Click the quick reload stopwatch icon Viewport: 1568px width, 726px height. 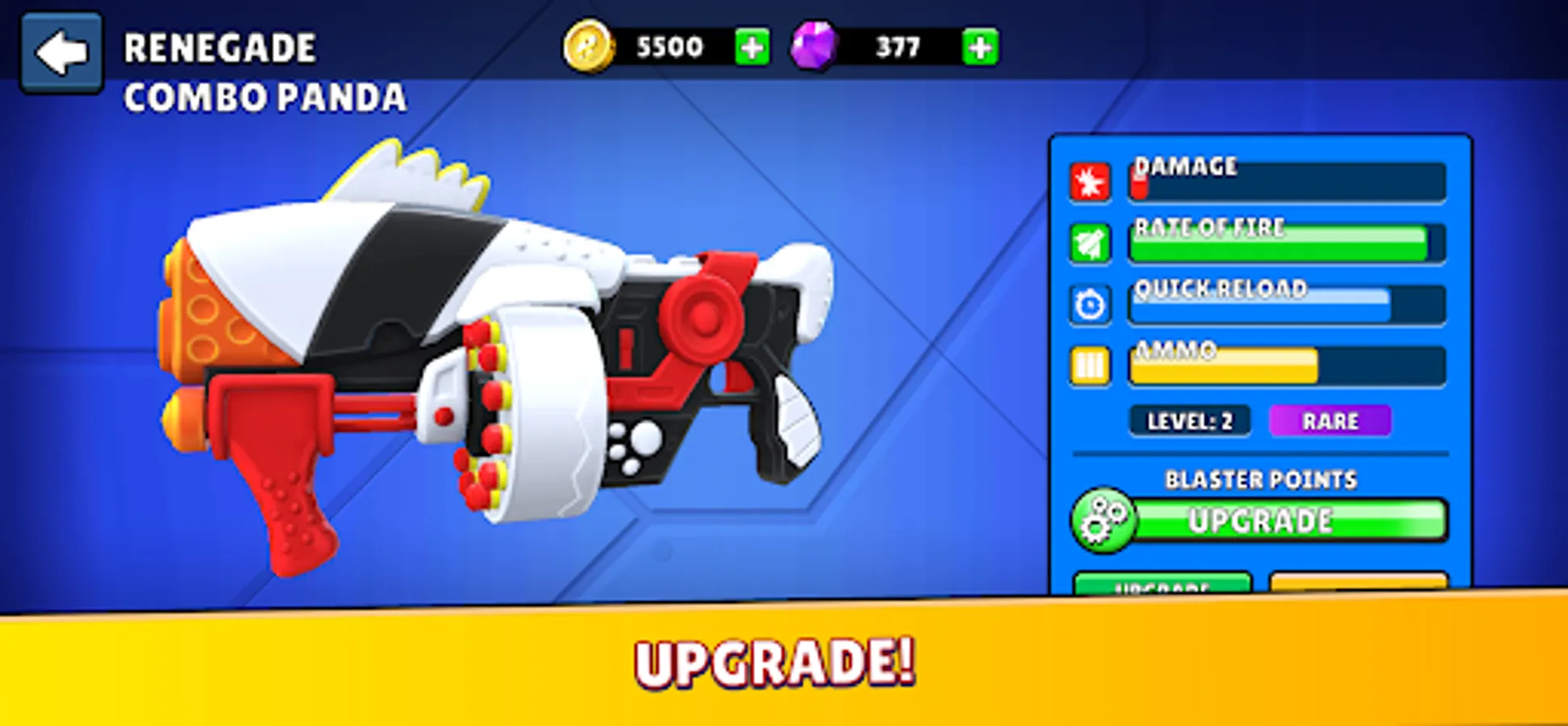1091,302
